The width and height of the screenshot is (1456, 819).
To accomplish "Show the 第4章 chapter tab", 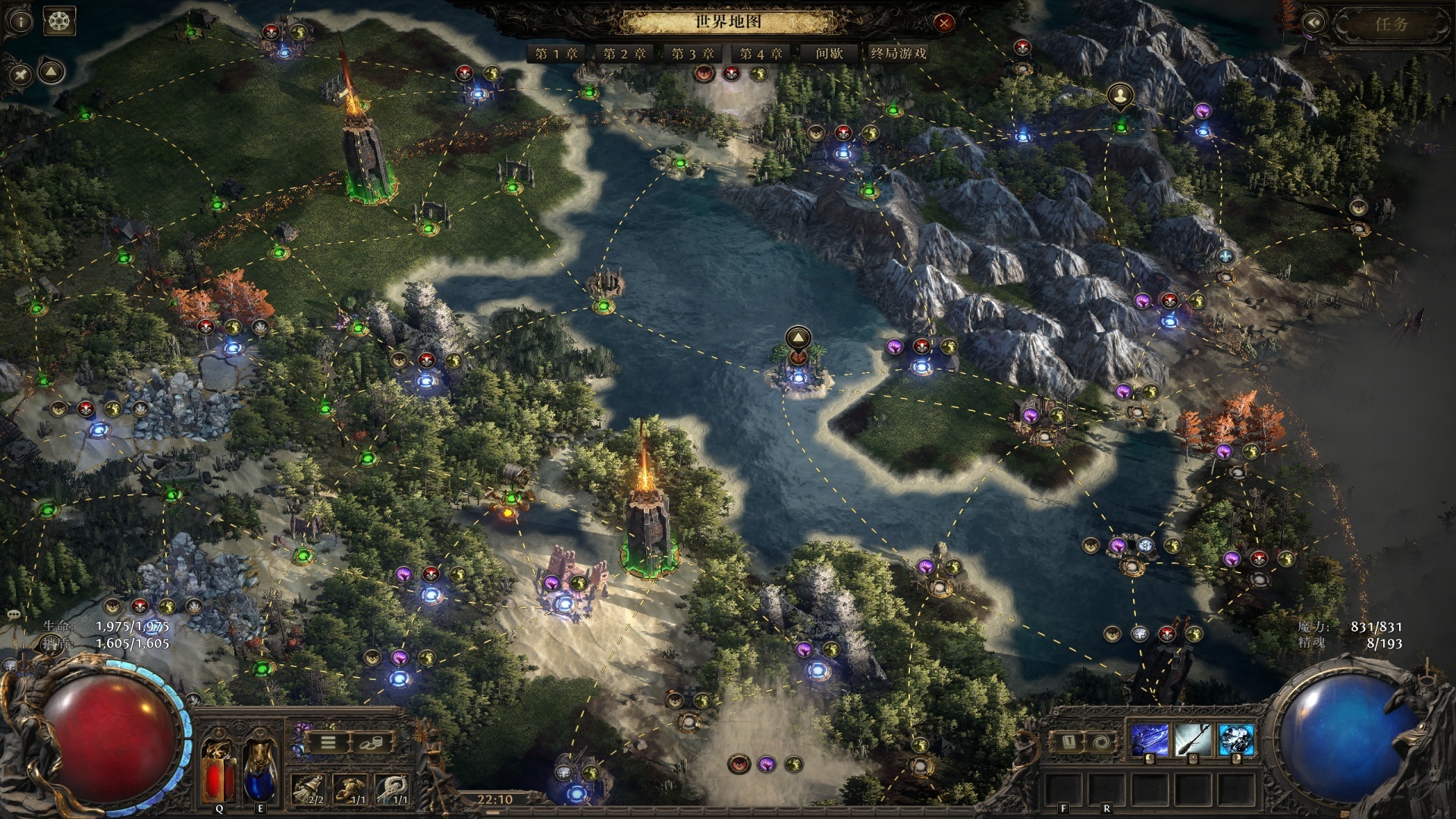I will [x=761, y=54].
